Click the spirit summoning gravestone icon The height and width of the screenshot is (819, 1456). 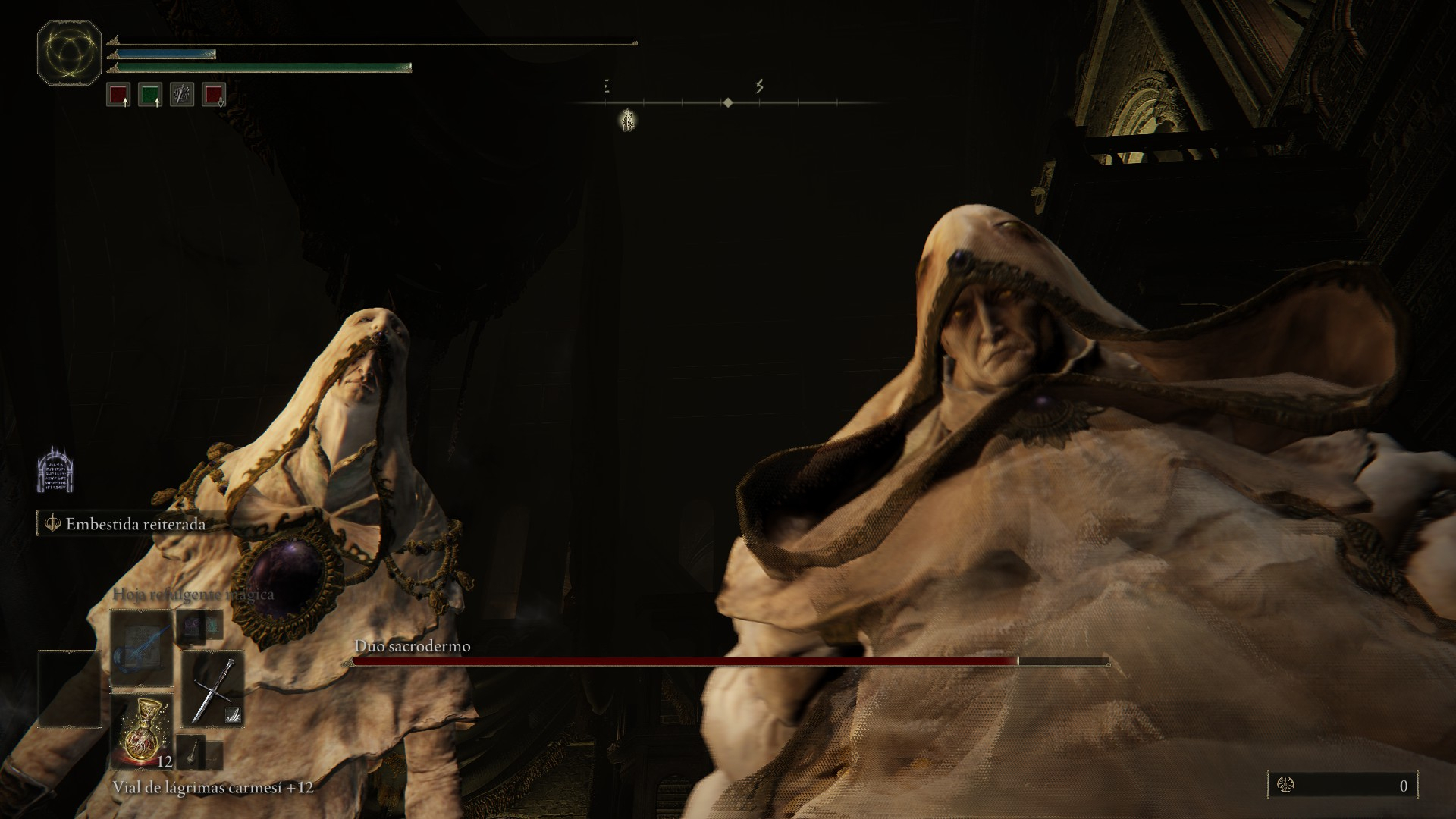[55, 469]
